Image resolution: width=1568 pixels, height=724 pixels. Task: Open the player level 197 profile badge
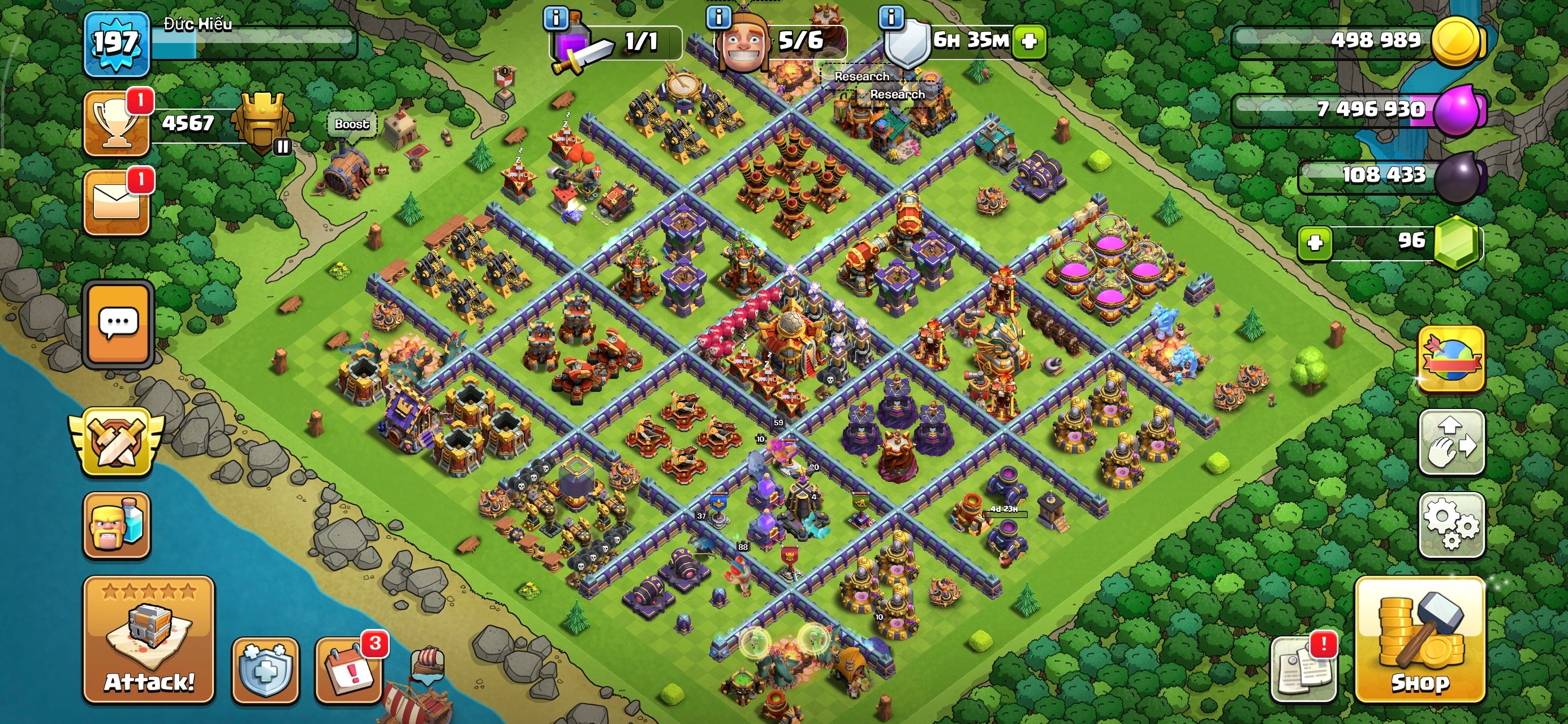click(117, 44)
